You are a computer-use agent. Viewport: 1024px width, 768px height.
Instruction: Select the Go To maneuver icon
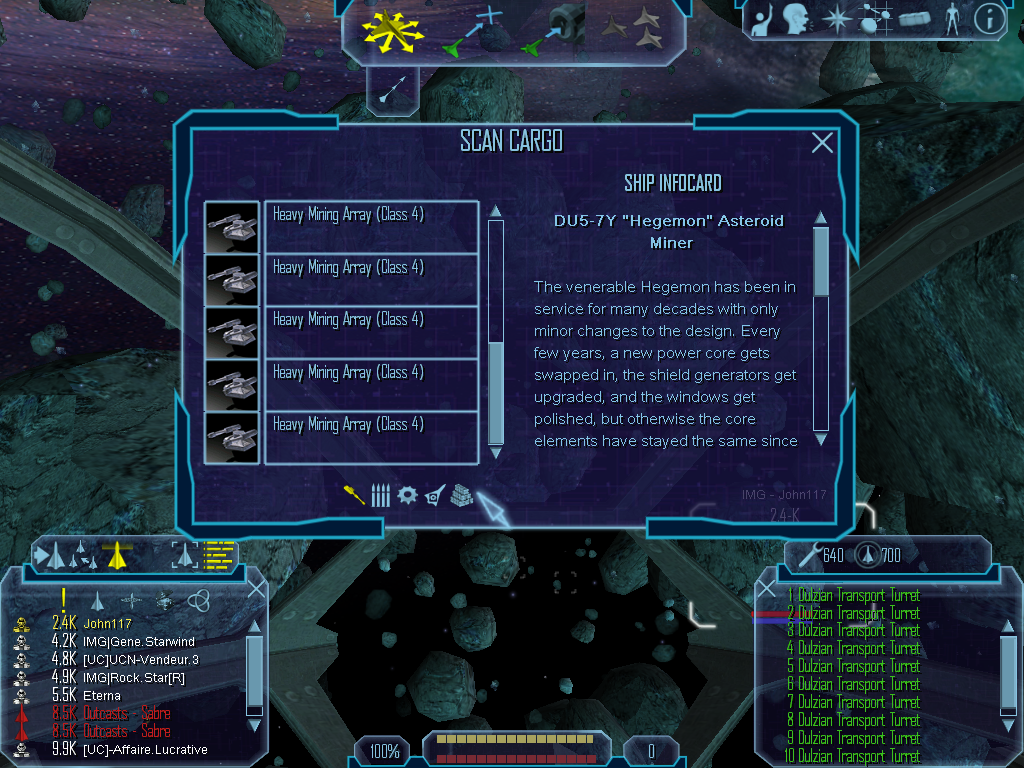click(470, 30)
